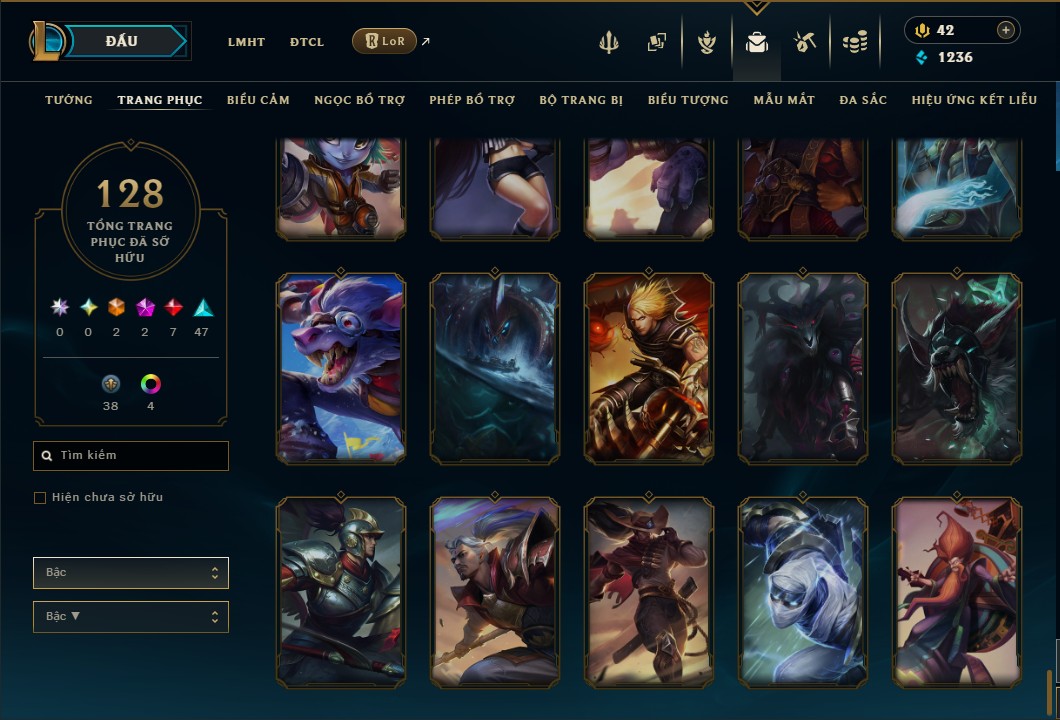The width and height of the screenshot is (1060, 720).
Task: Go to the PHÉP BỔ TRỢ tab
Action: click(472, 100)
